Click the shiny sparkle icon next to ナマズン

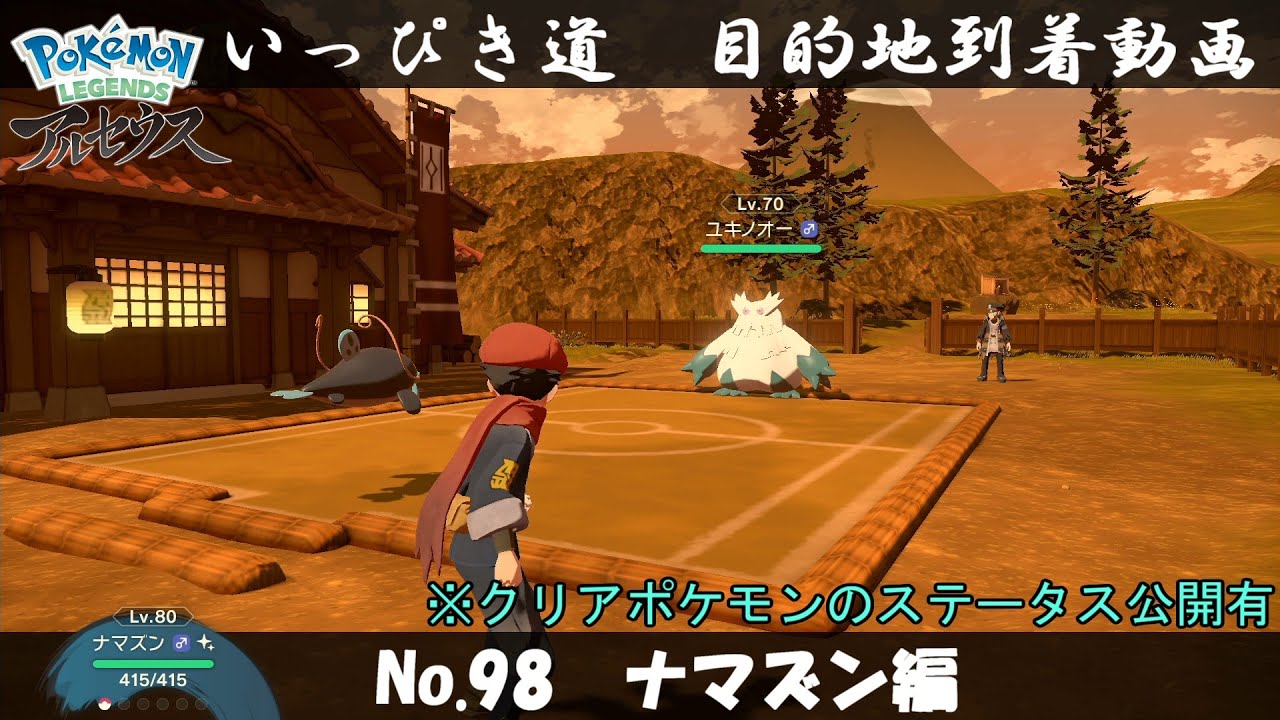[204, 643]
